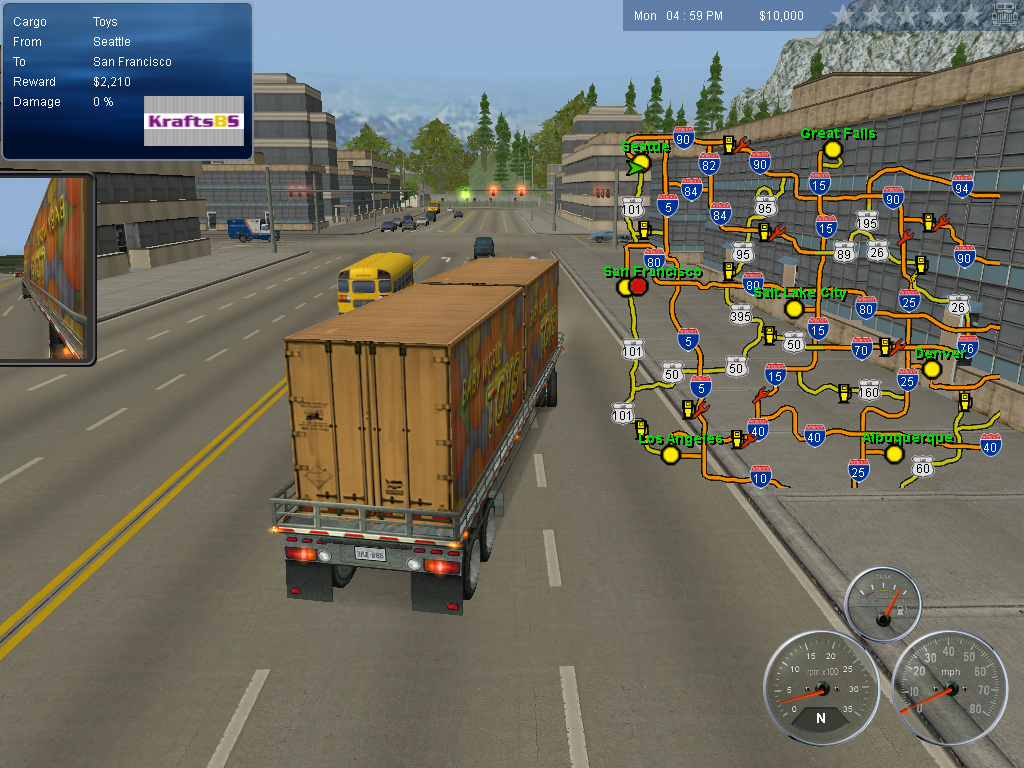
Task: Pick the Salt Lake City map marker
Action: (794, 309)
